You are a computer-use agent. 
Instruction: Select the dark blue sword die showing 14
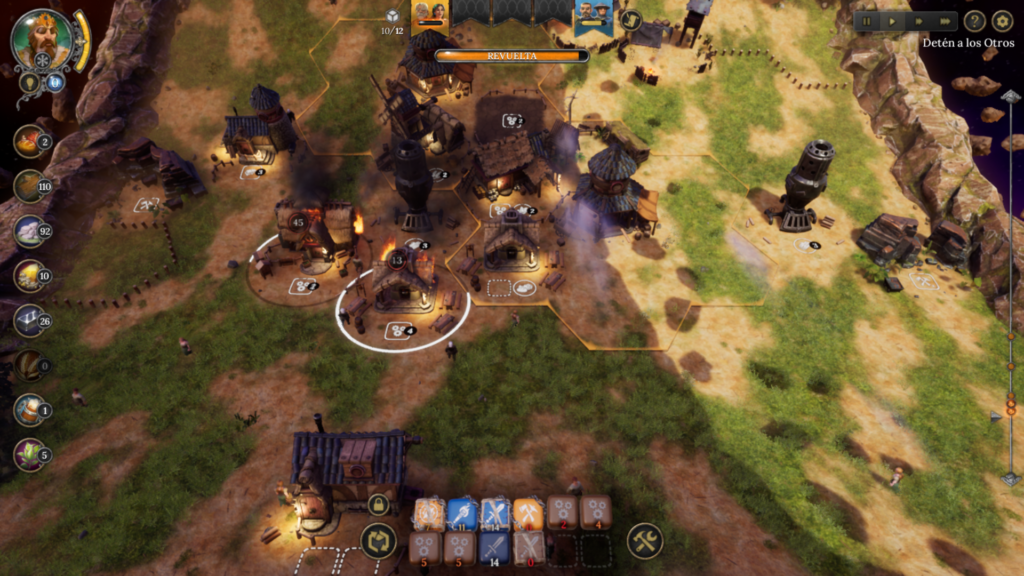pyautogui.click(x=495, y=548)
